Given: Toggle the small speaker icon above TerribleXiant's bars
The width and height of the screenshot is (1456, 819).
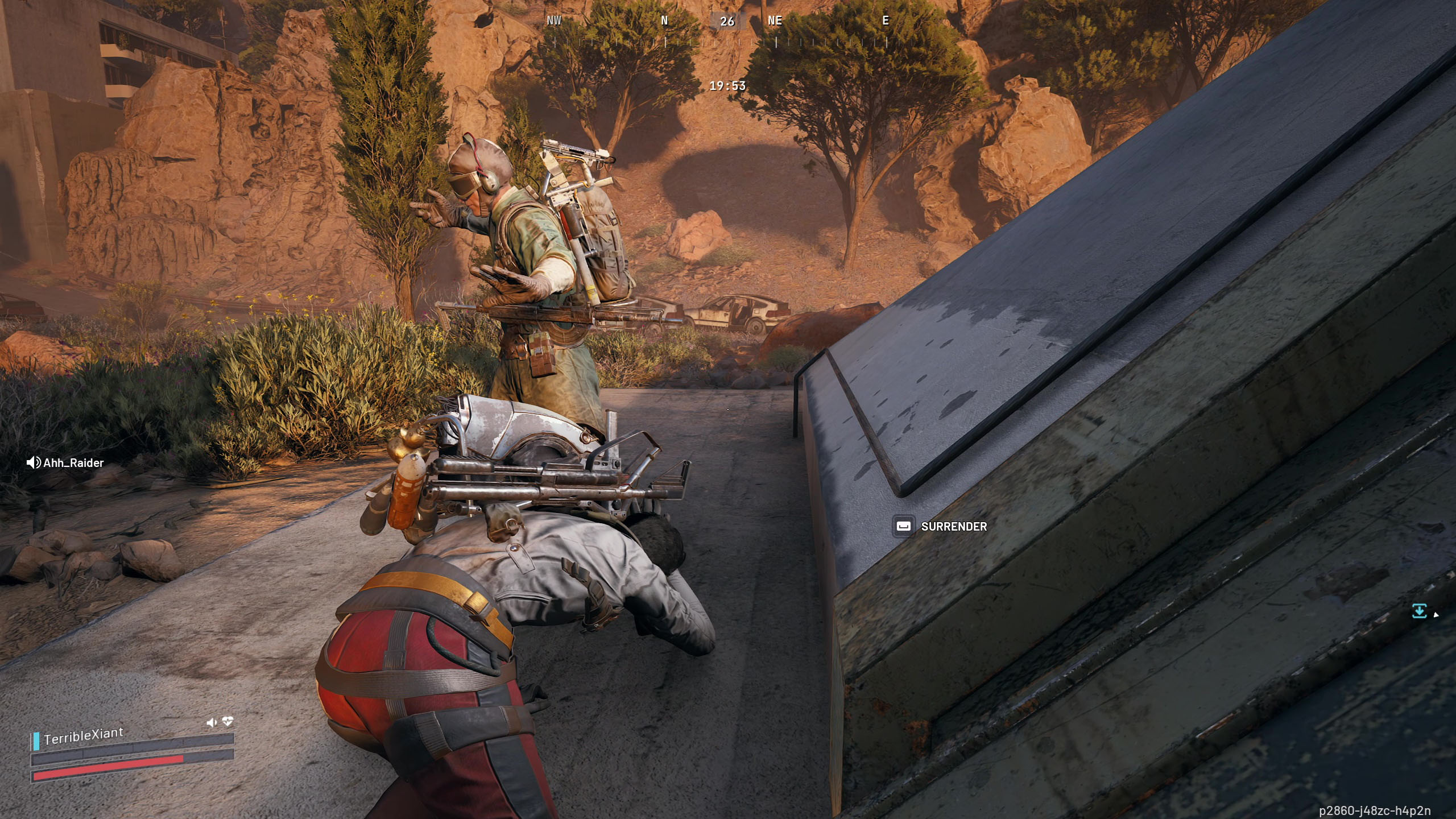Looking at the screenshot, I should click(x=212, y=722).
